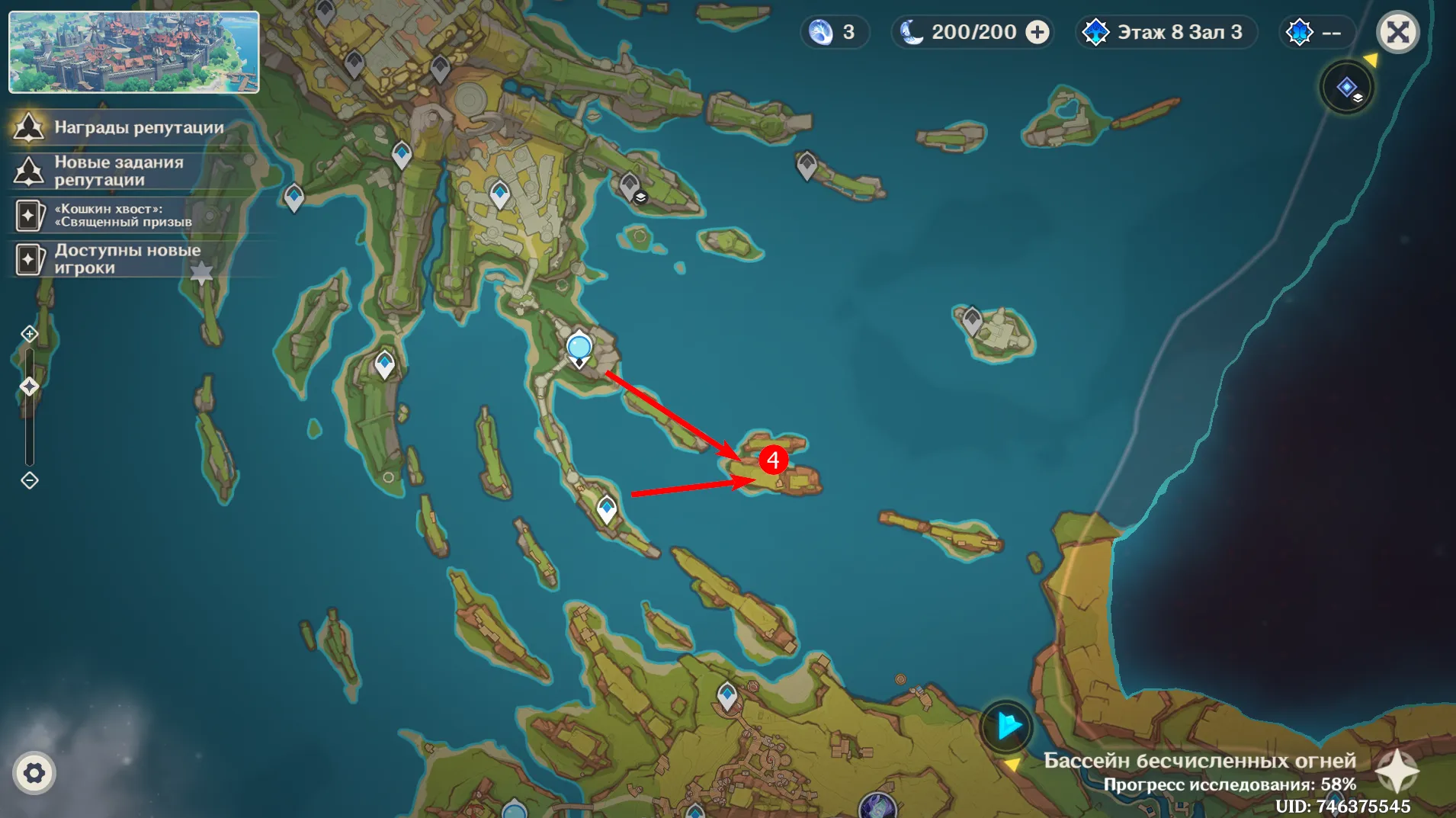The width and height of the screenshot is (1456, 818).
Task: Click the Бассейн бесчисленных огней region label
Action: click(1199, 760)
